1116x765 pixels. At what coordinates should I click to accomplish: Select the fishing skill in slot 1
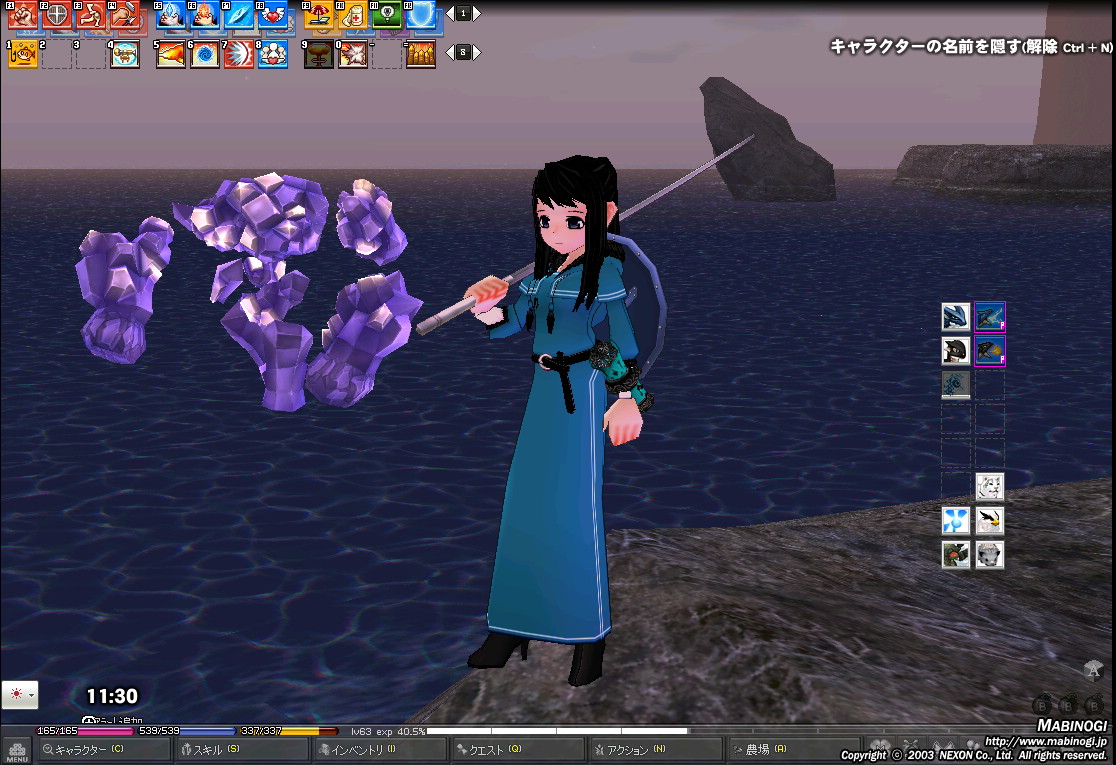coord(23,54)
